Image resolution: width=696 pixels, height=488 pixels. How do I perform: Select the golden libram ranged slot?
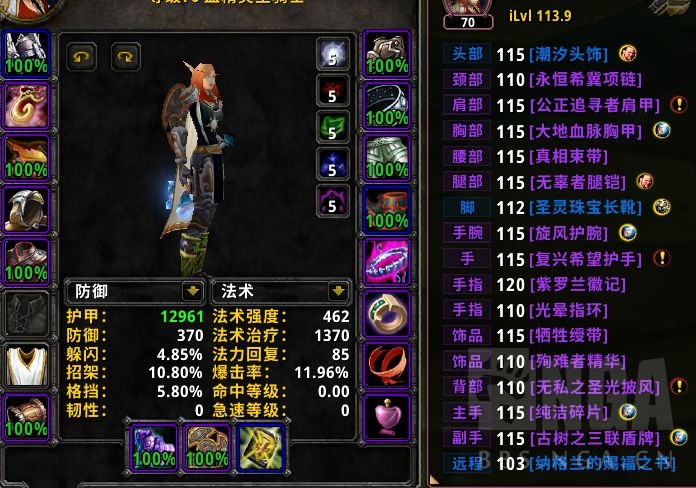pos(259,447)
